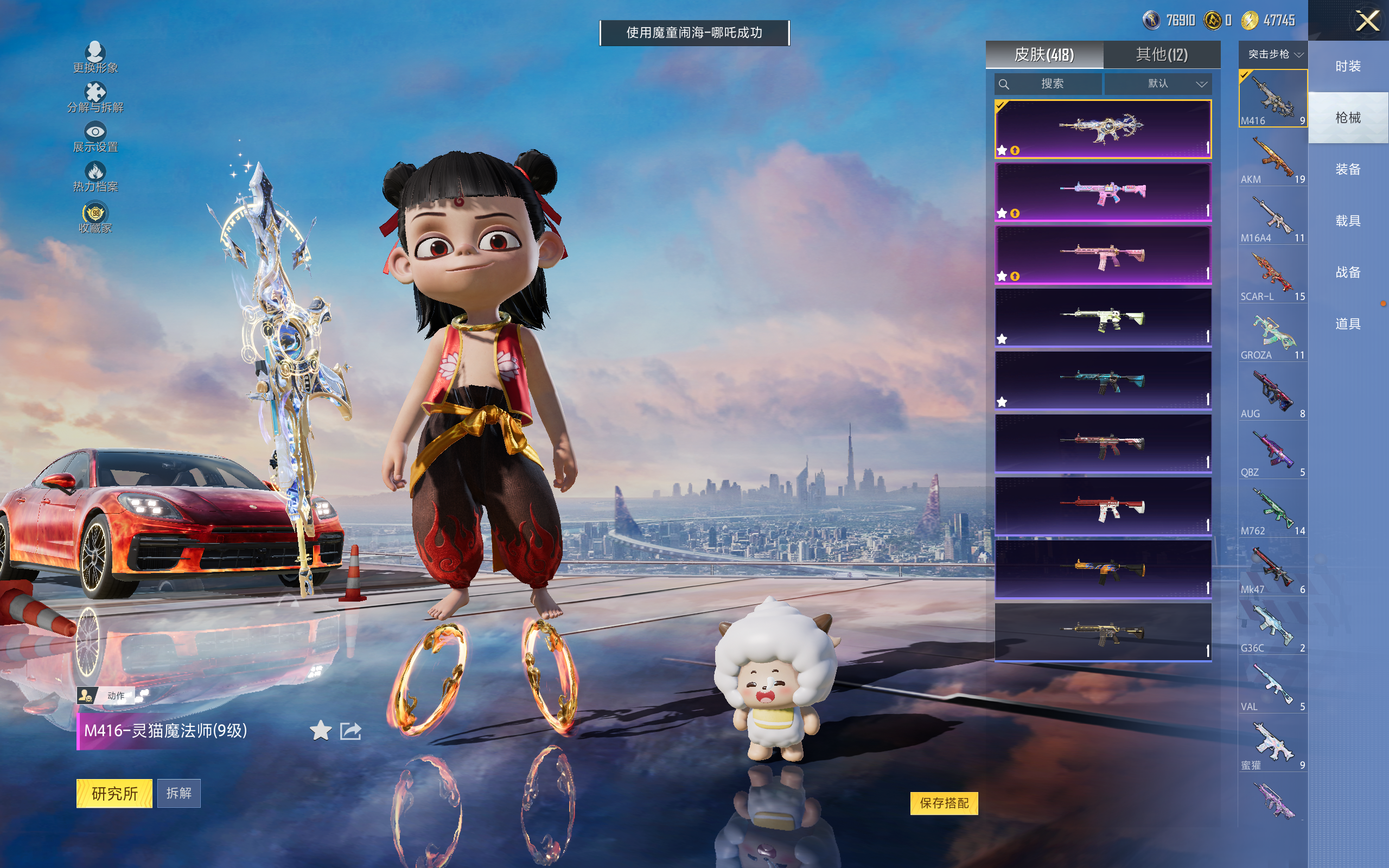Favorite the skin with the star icon

320,731
